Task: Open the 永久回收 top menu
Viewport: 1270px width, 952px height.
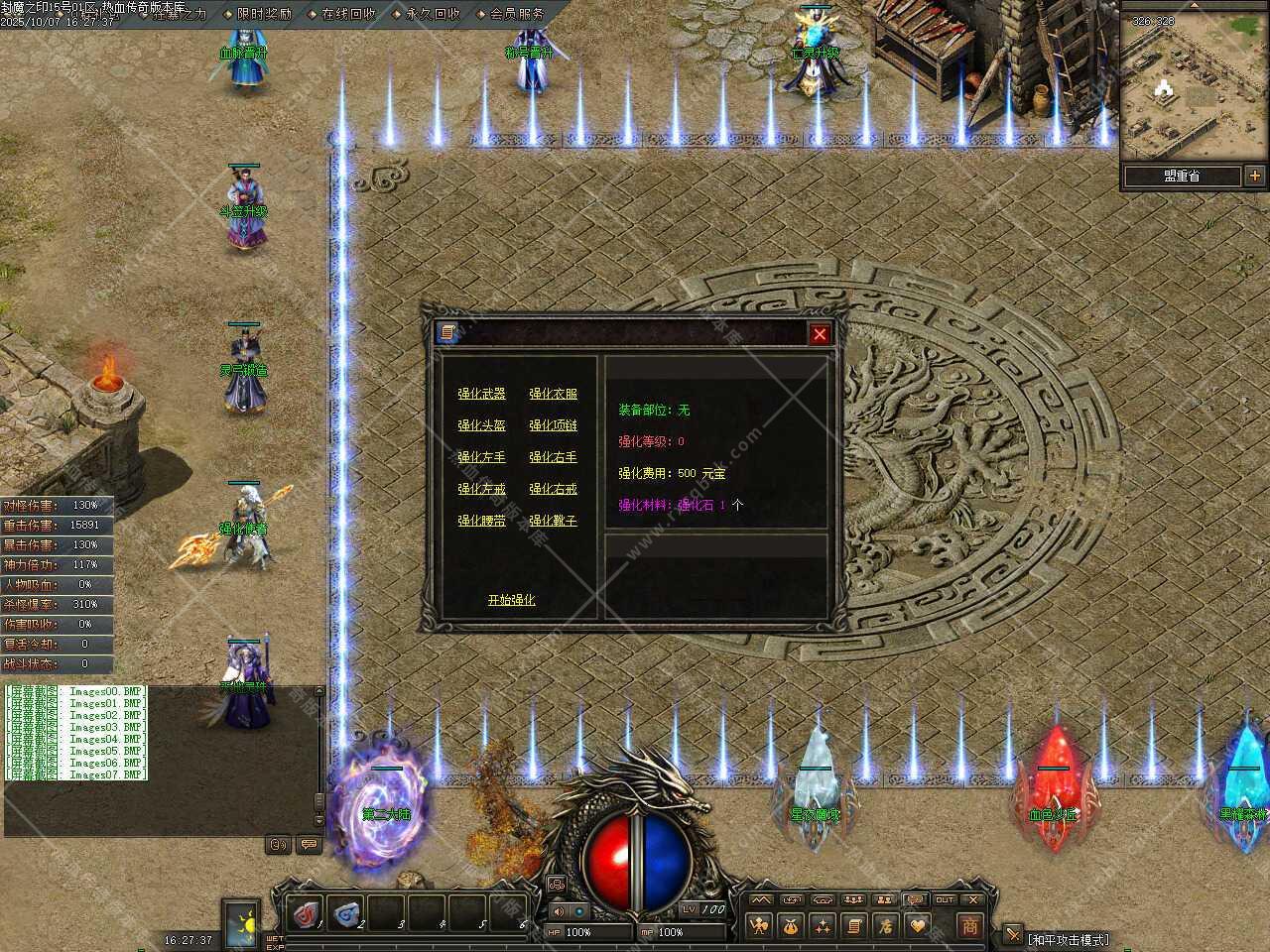Action: tap(434, 14)
